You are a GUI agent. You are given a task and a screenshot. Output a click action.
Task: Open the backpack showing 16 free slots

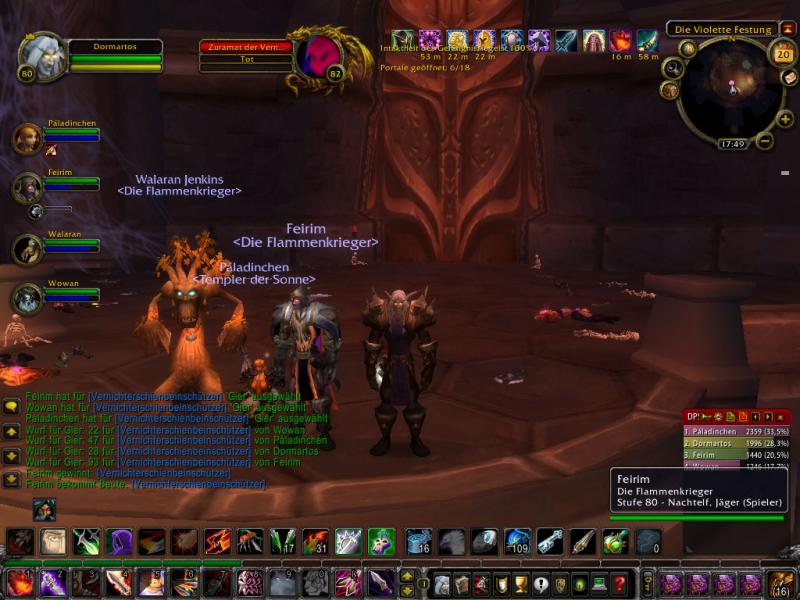tap(781, 582)
